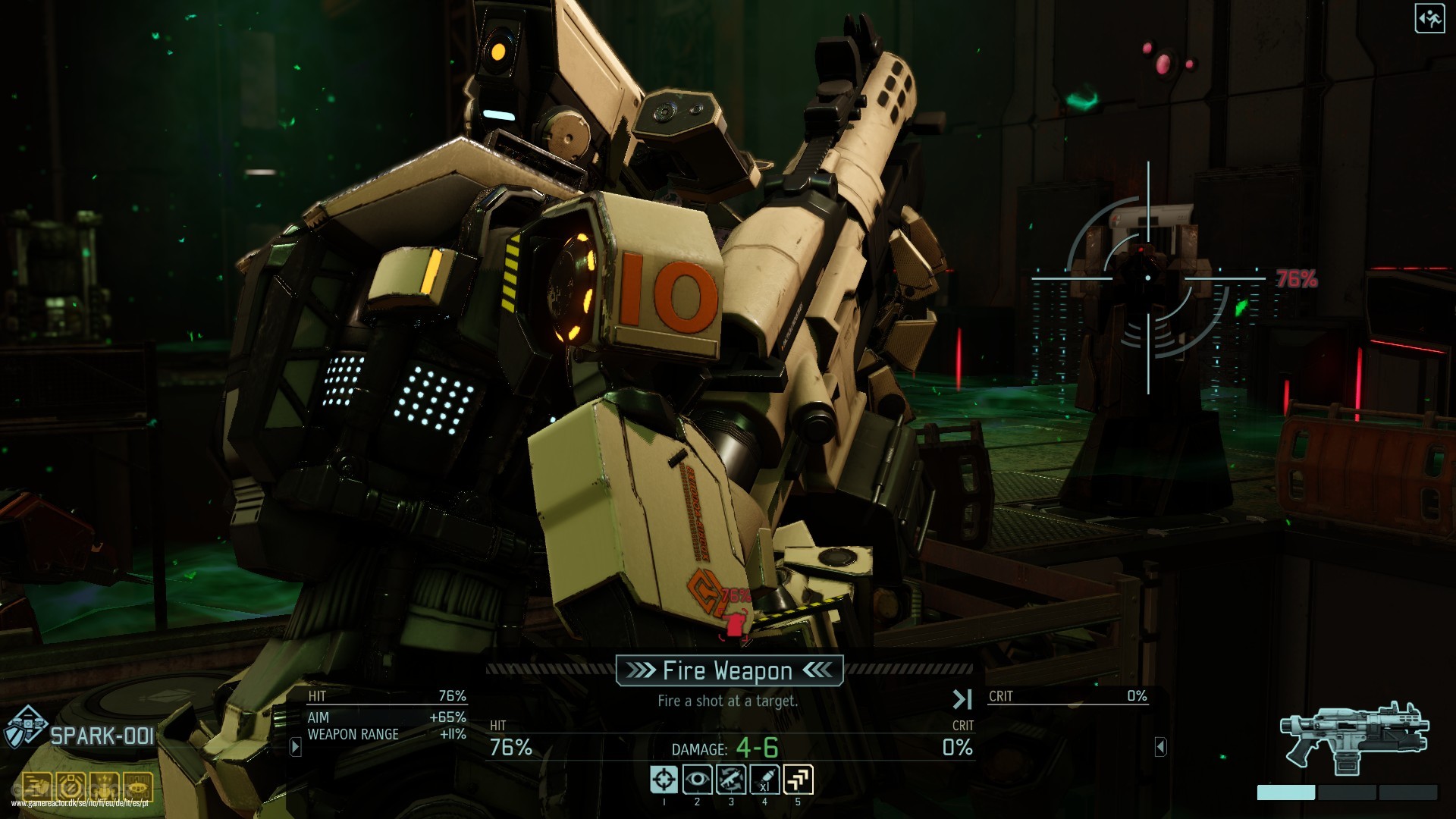Cycle to the next target arrow

click(x=962, y=698)
